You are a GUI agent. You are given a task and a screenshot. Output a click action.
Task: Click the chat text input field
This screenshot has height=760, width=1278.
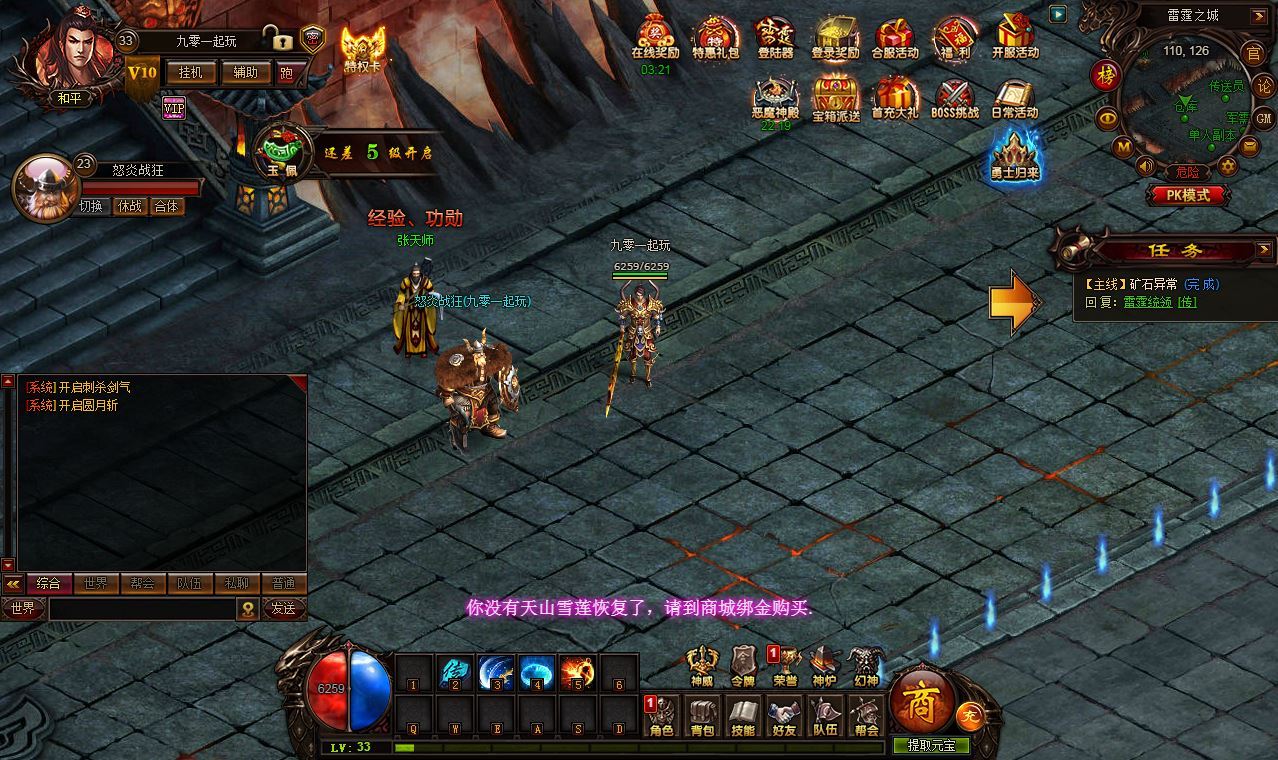point(140,608)
